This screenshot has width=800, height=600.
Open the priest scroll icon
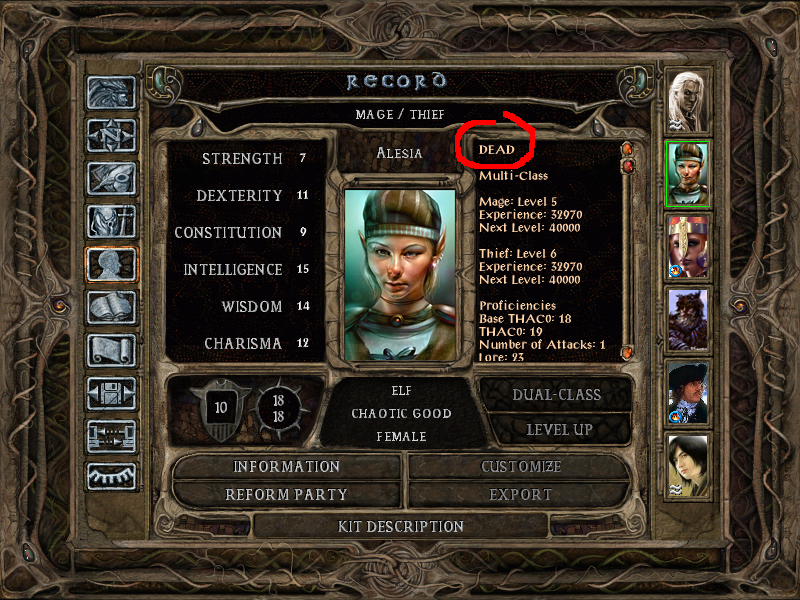pos(111,350)
